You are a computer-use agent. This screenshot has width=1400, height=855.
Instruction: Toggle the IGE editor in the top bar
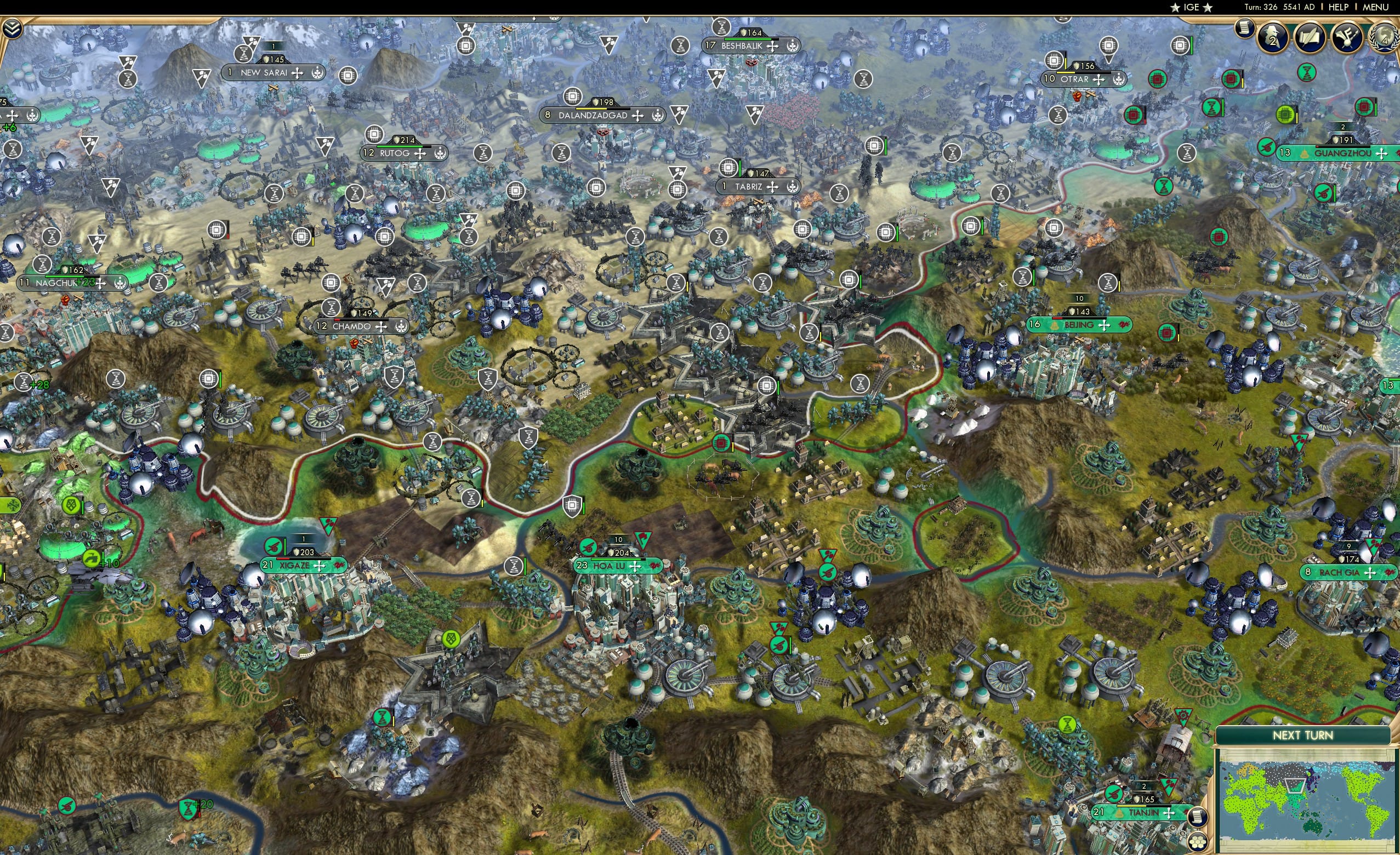click(1191, 7)
